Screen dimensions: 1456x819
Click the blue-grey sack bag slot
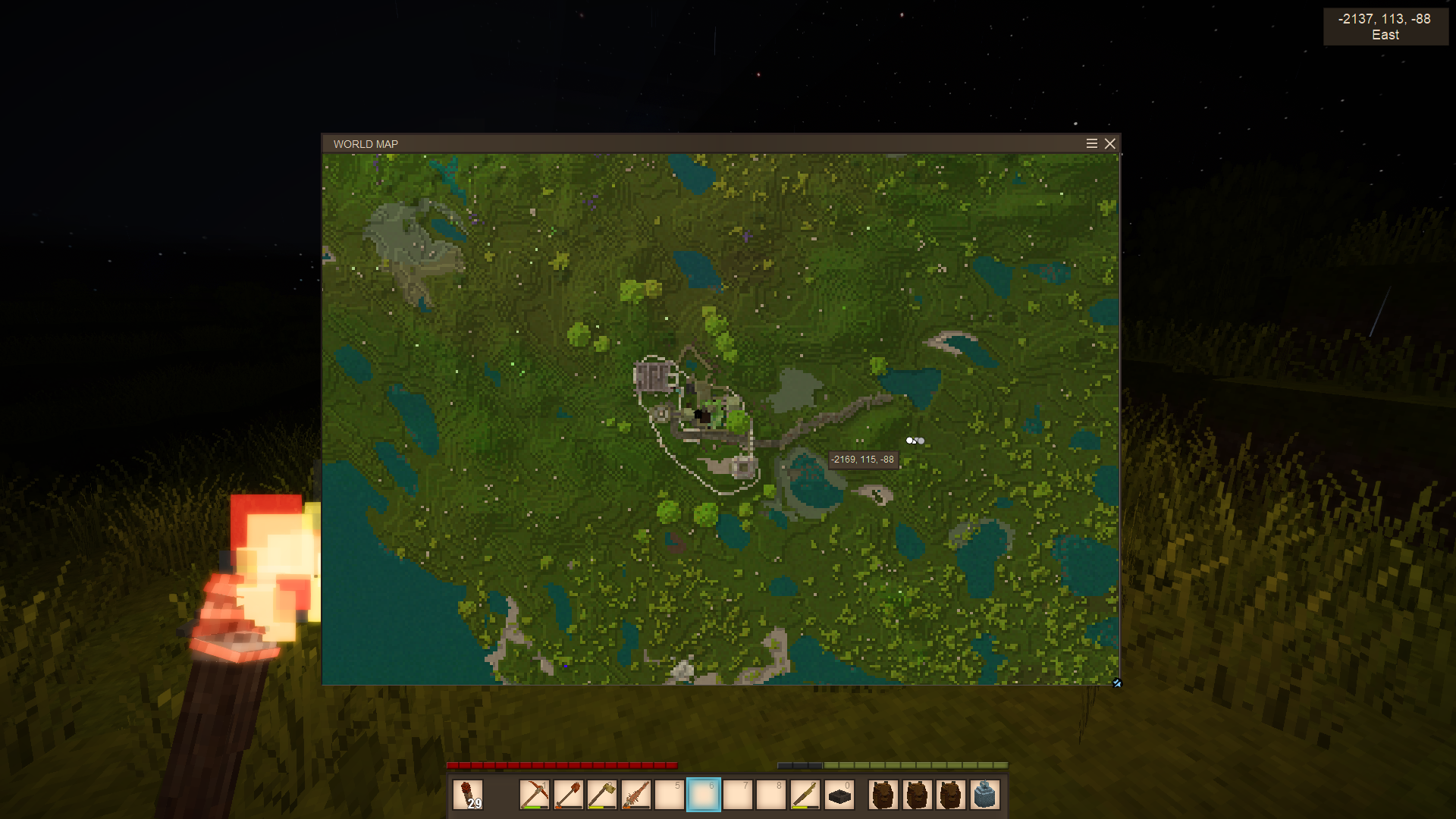[984, 795]
